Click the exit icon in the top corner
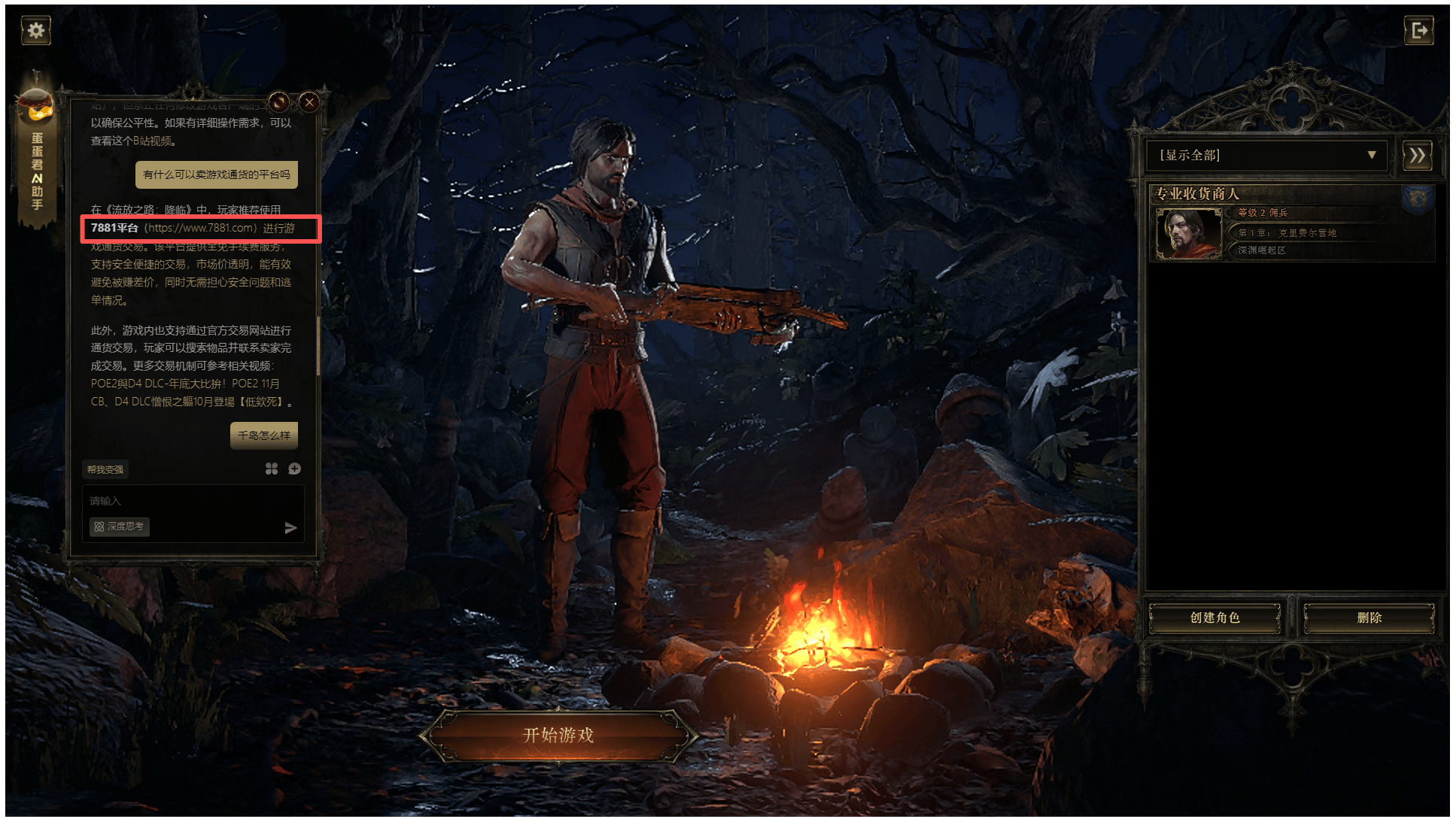The height and width of the screenshot is (825, 1456). coord(1418,31)
